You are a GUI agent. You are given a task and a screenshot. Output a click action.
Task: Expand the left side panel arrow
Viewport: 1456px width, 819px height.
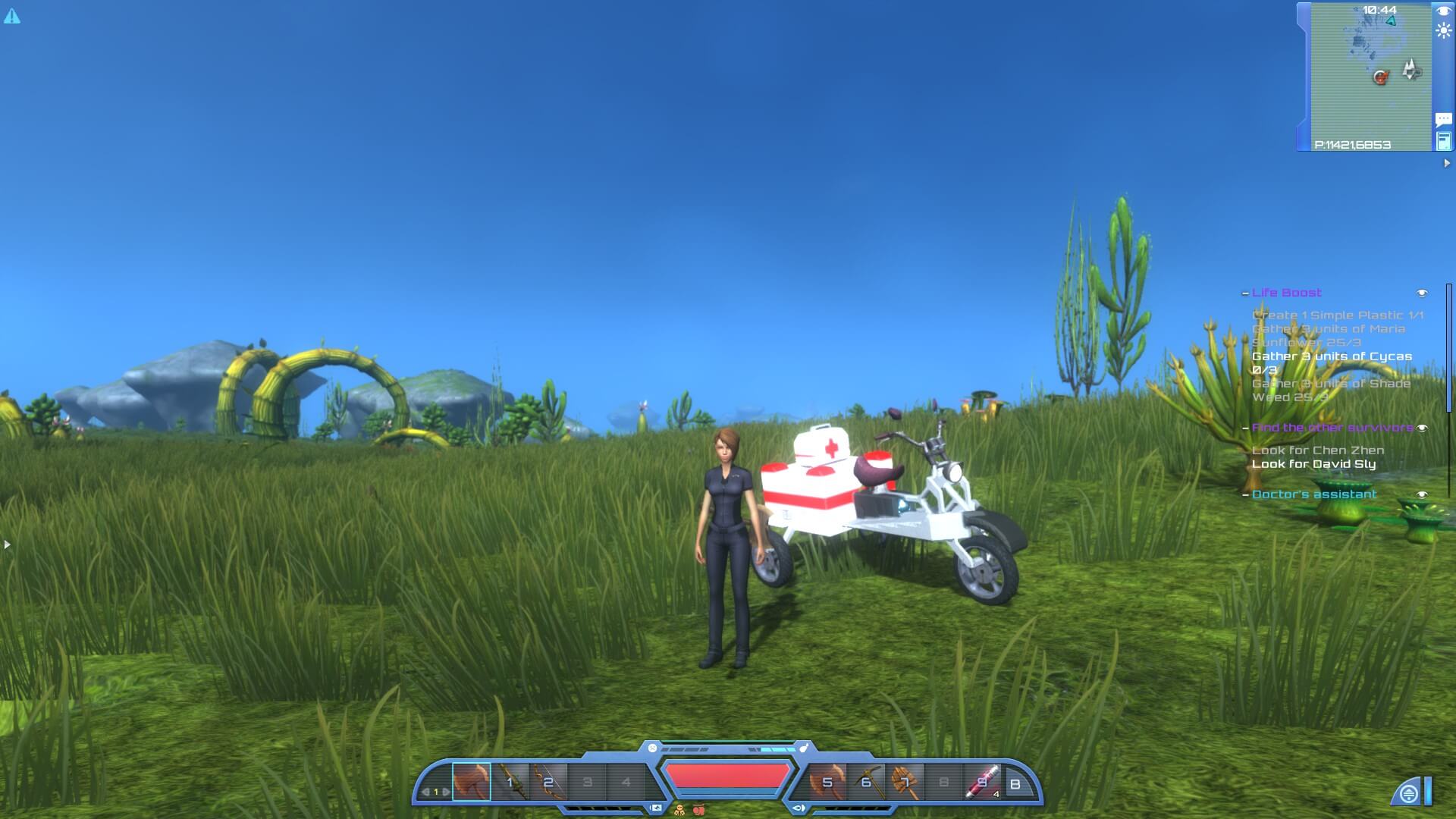tap(7, 544)
